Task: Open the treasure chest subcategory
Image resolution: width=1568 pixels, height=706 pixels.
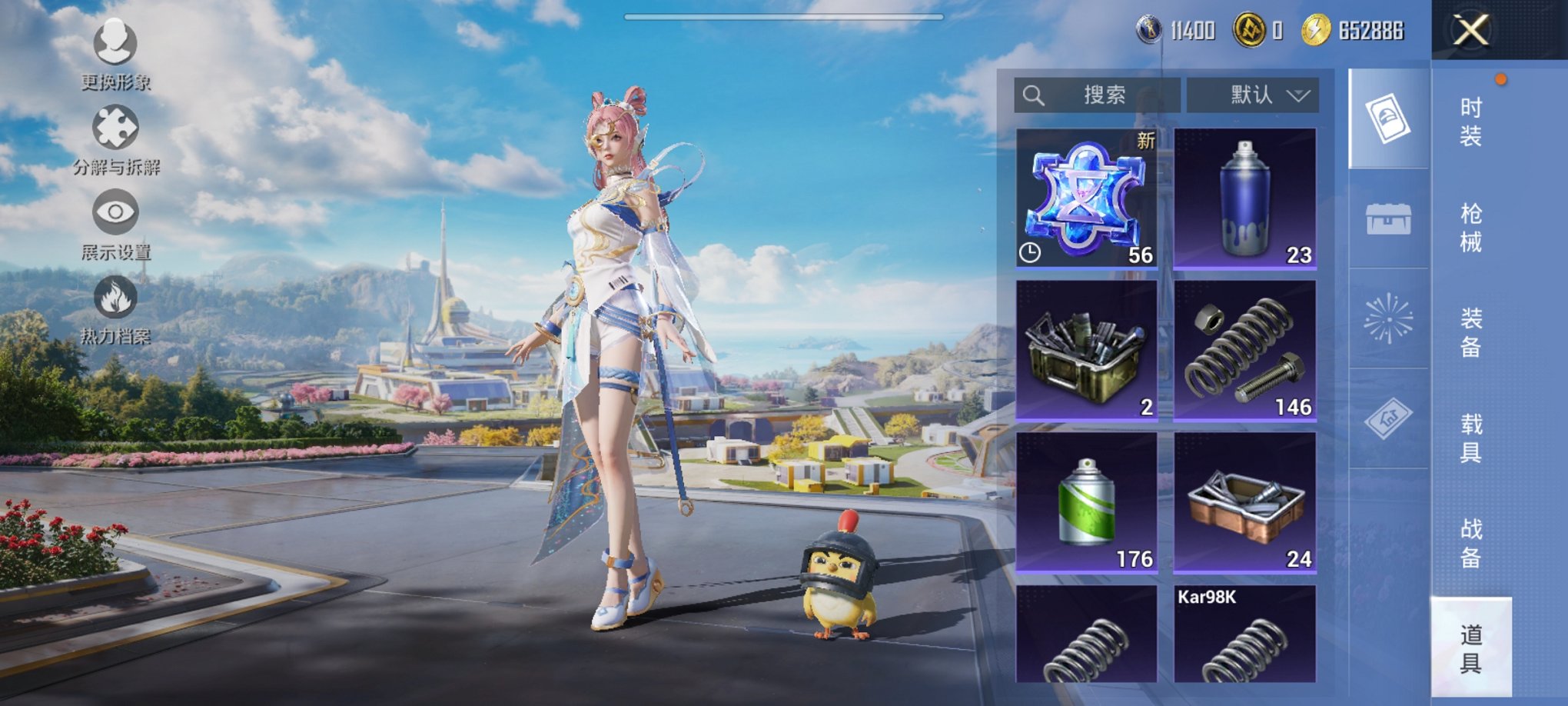Action: [1388, 219]
